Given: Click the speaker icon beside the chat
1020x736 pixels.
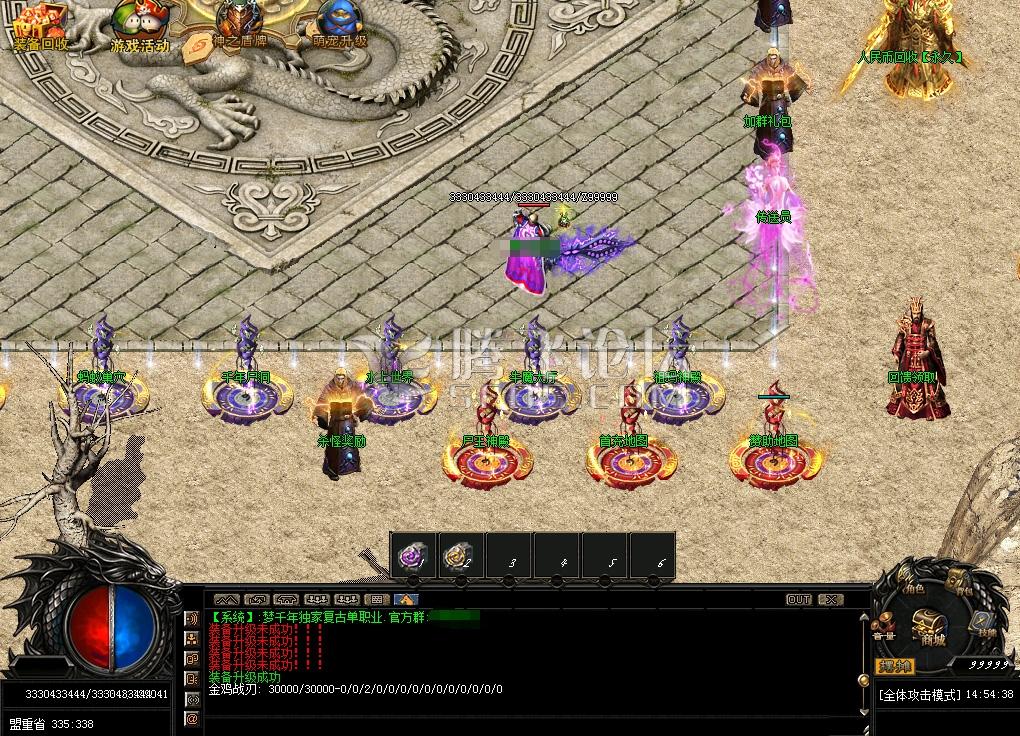Looking at the screenshot, I should point(192,618).
